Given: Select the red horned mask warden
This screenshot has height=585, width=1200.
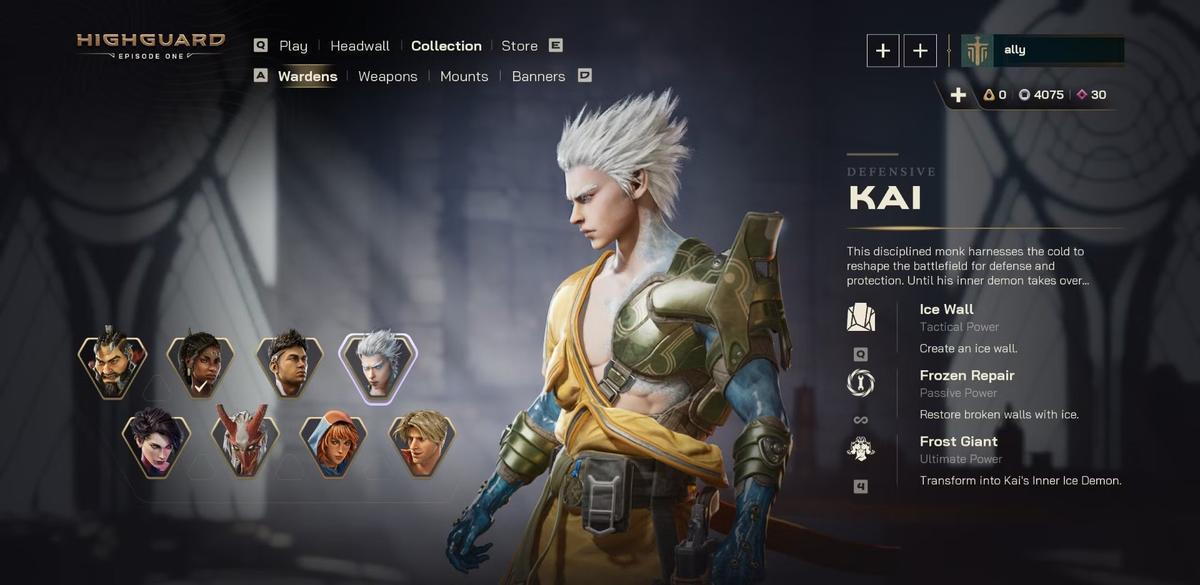Looking at the screenshot, I should click(x=245, y=442).
